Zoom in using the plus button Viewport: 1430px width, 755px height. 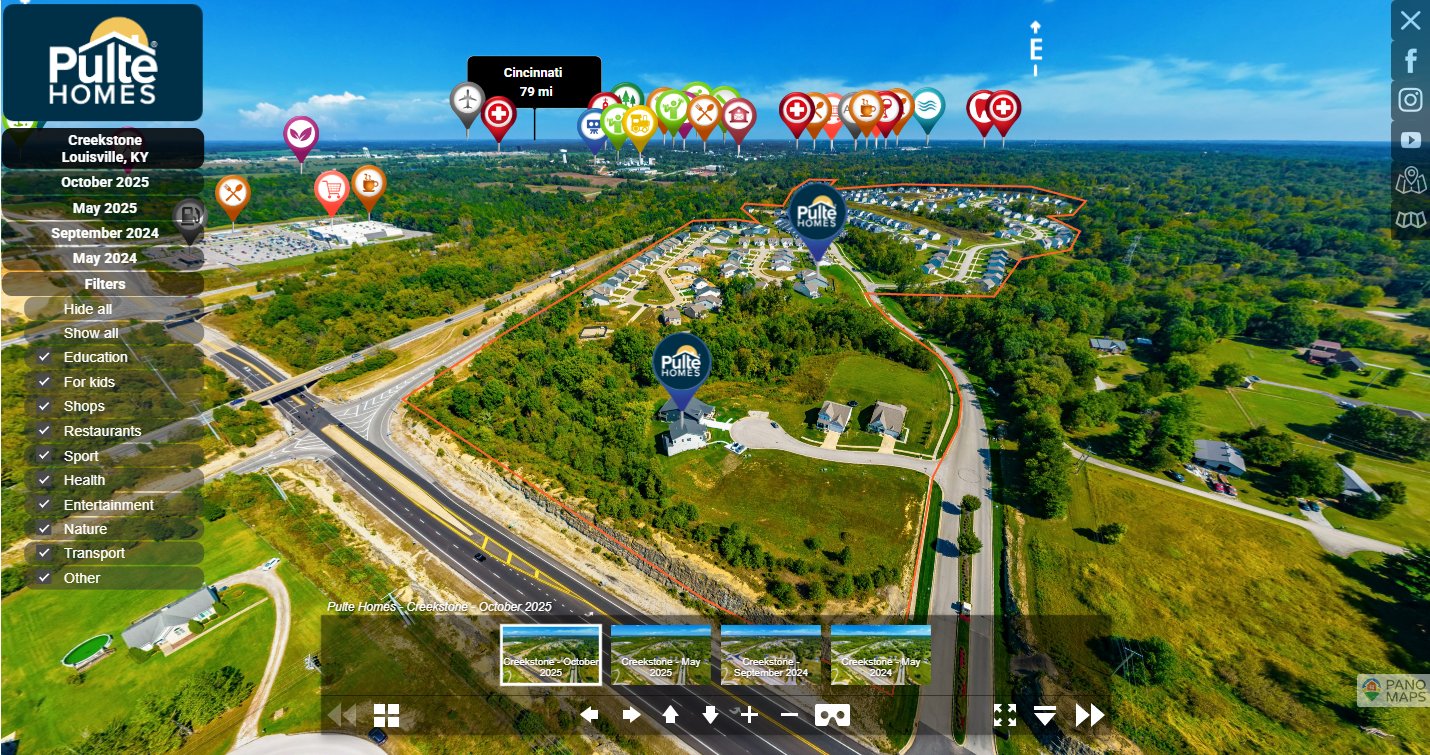[749, 715]
